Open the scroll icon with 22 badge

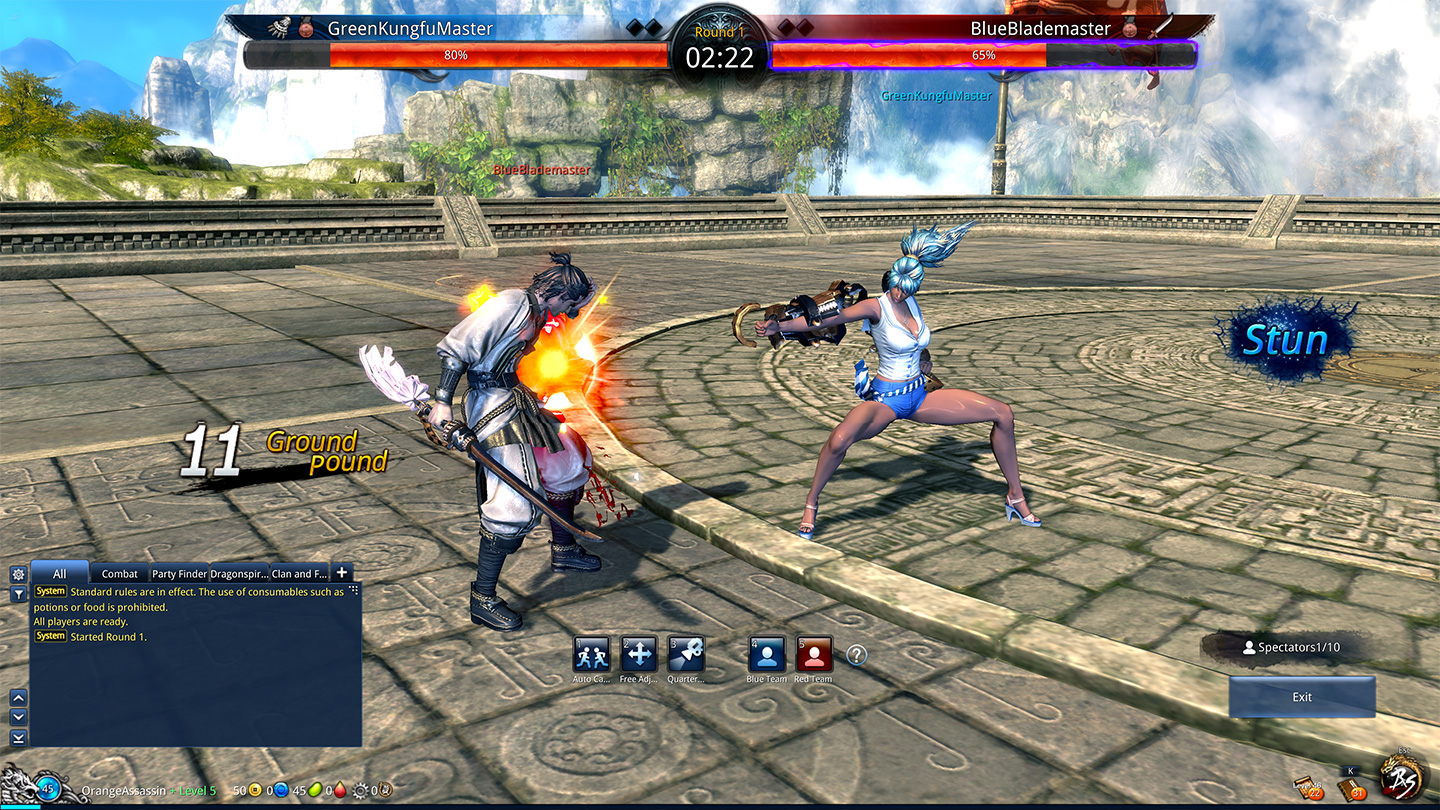coord(1308,788)
